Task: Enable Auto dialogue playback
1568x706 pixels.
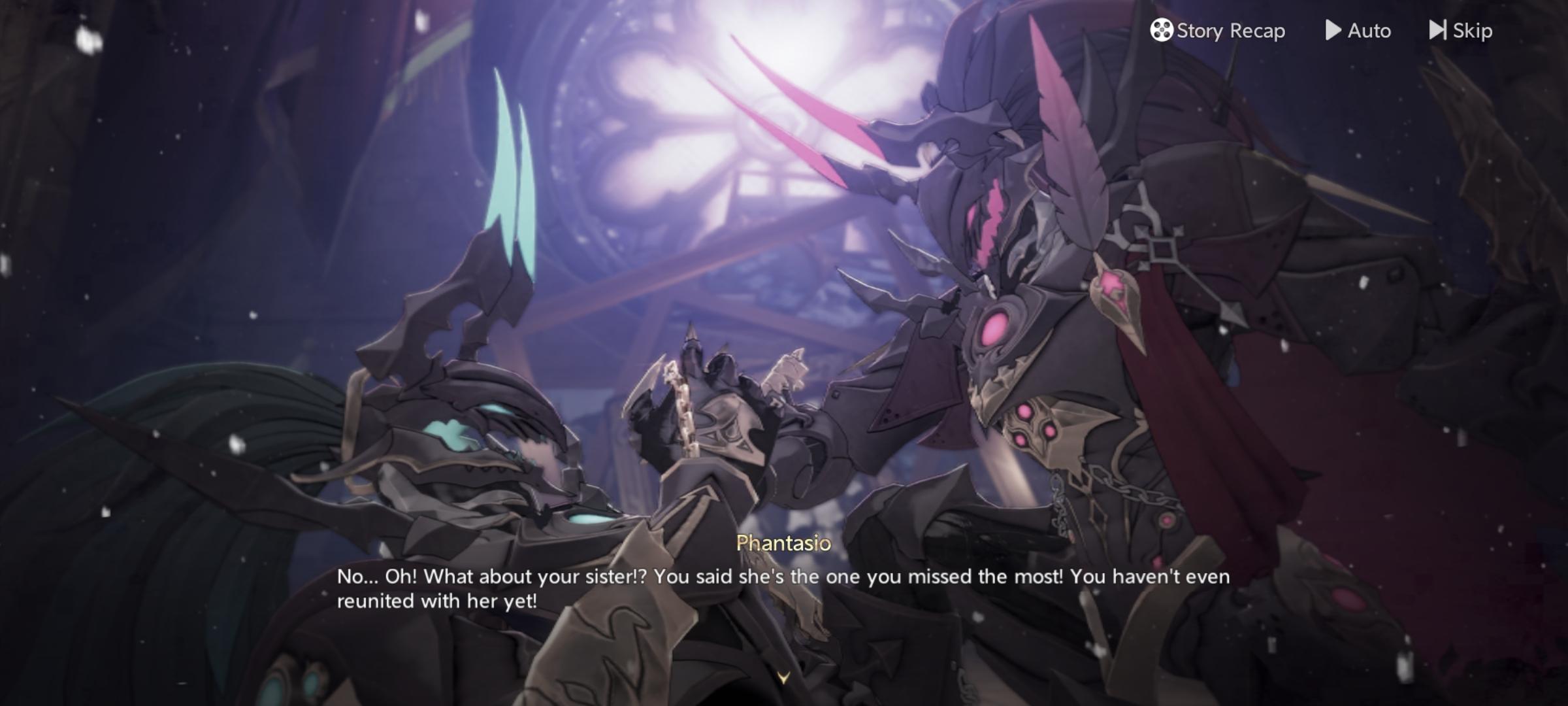Action: (1358, 31)
